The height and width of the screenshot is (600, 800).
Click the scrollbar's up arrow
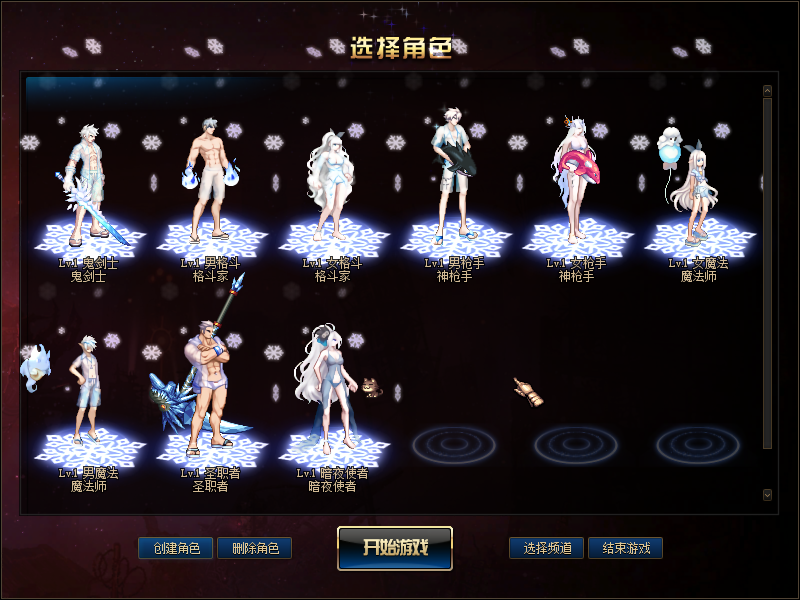coord(767,90)
